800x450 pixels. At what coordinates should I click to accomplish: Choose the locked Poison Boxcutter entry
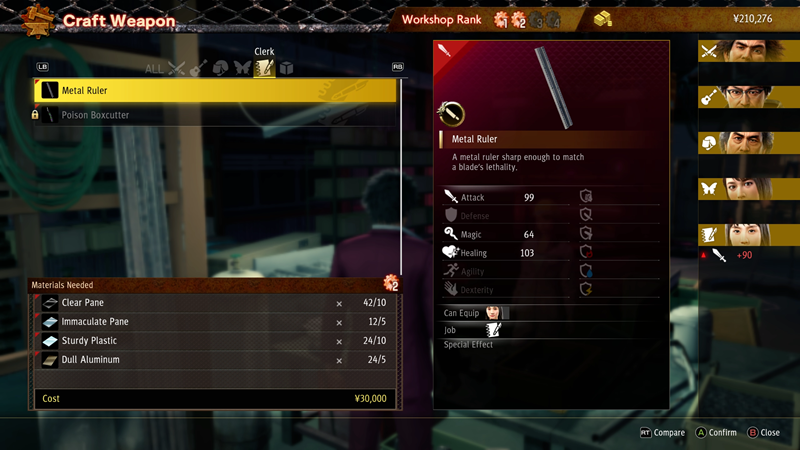point(215,115)
